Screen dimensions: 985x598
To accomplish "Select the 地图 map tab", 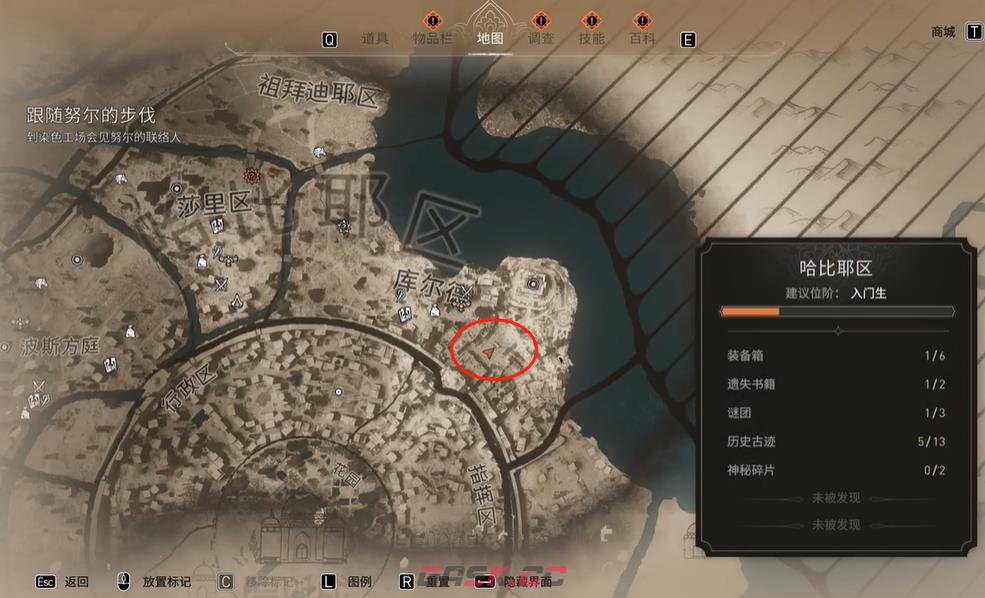I will (490, 39).
